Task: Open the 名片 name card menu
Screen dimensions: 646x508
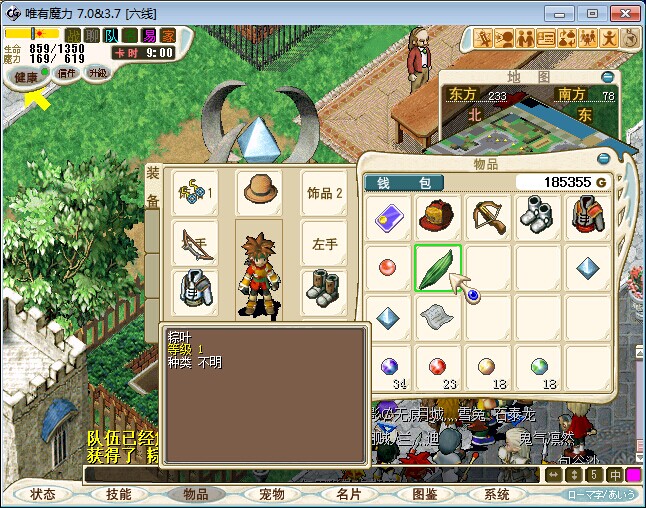Action: coord(348,494)
